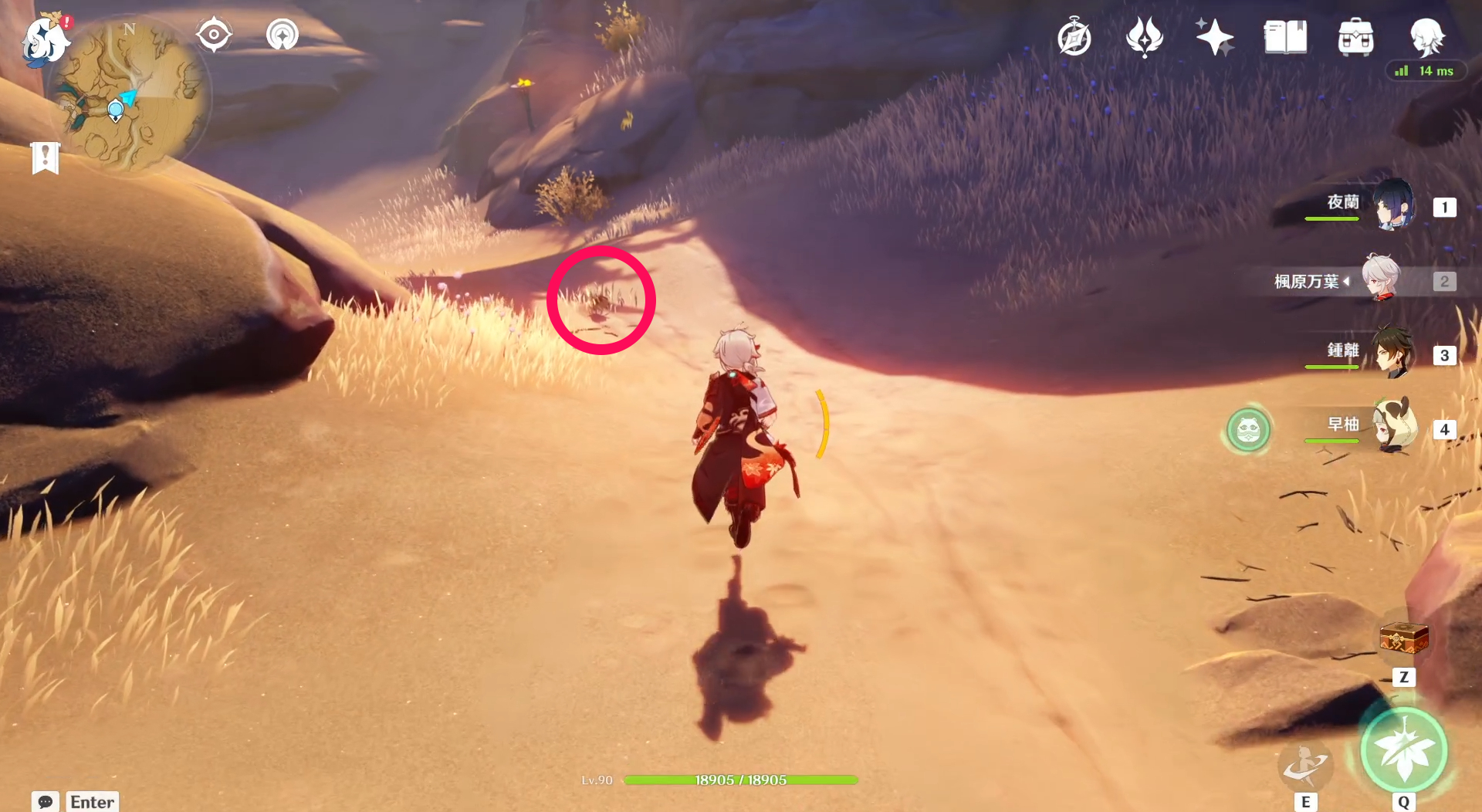Switch to party member 夜蘭
Image resolution: width=1482 pixels, height=812 pixels.
pos(1394,206)
